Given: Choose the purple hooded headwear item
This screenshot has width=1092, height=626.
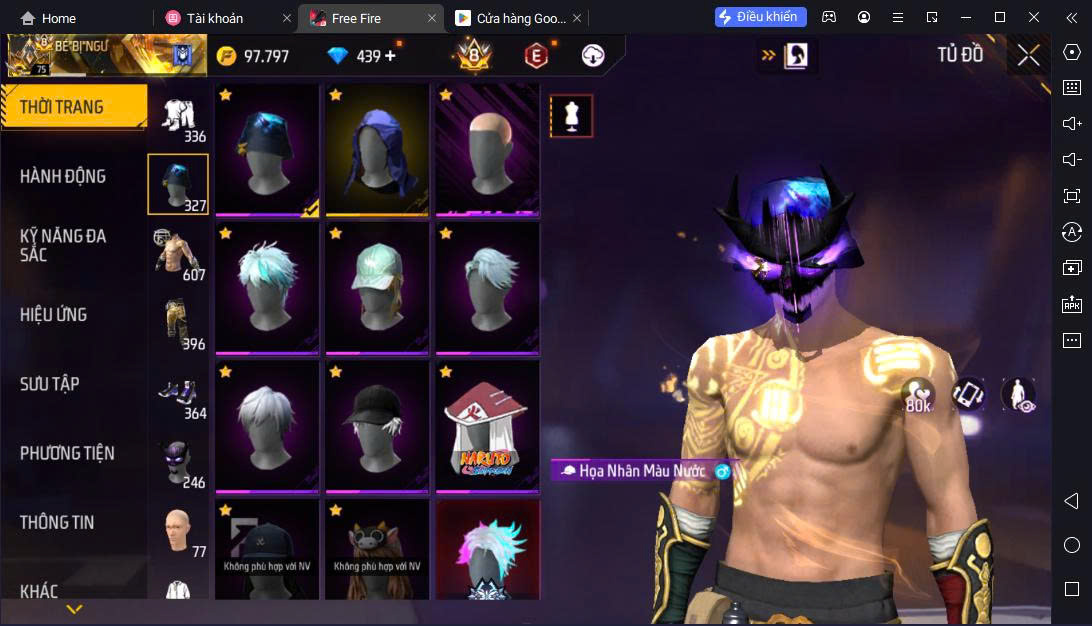Looking at the screenshot, I should point(377,149).
